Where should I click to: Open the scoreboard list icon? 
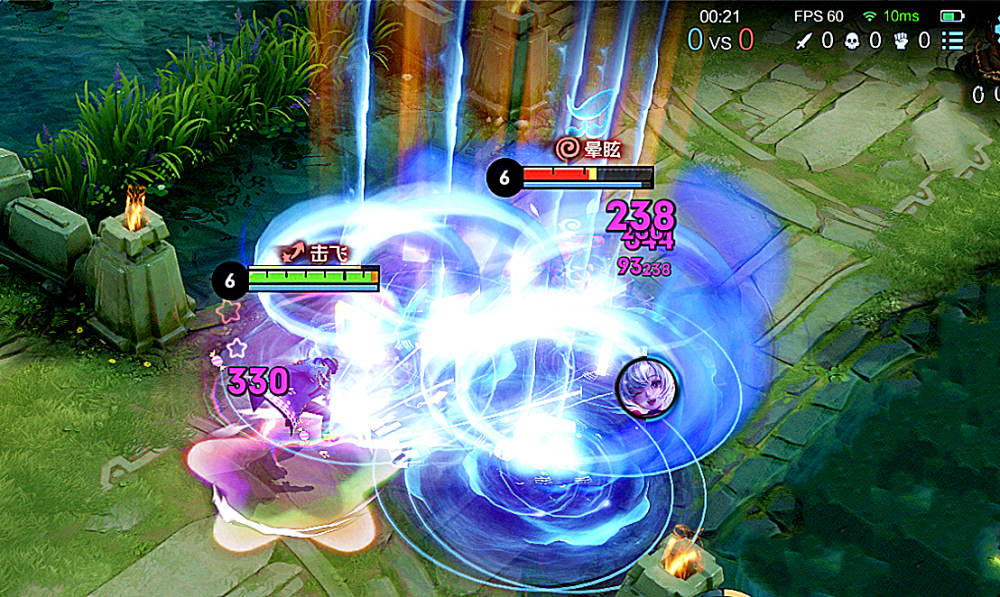pos(952,41)
